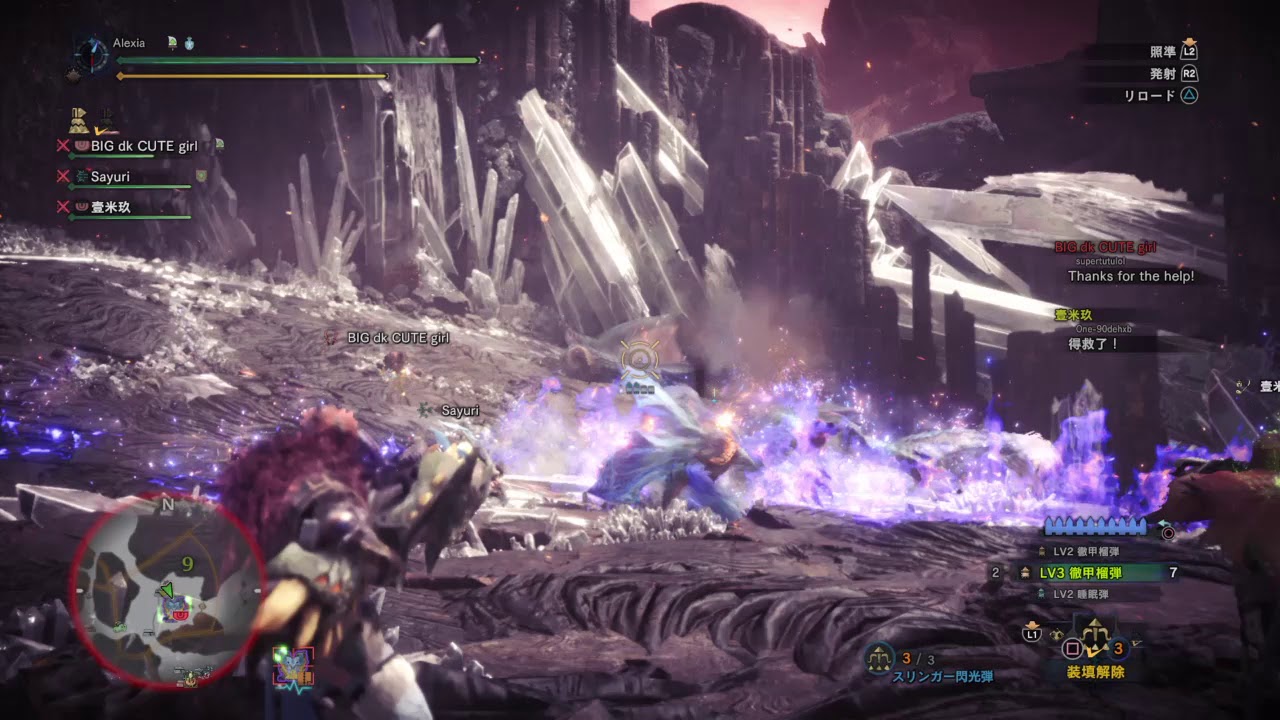Click the blue ammo magazine gauge
The image size is (1280, 720).
1095,526
